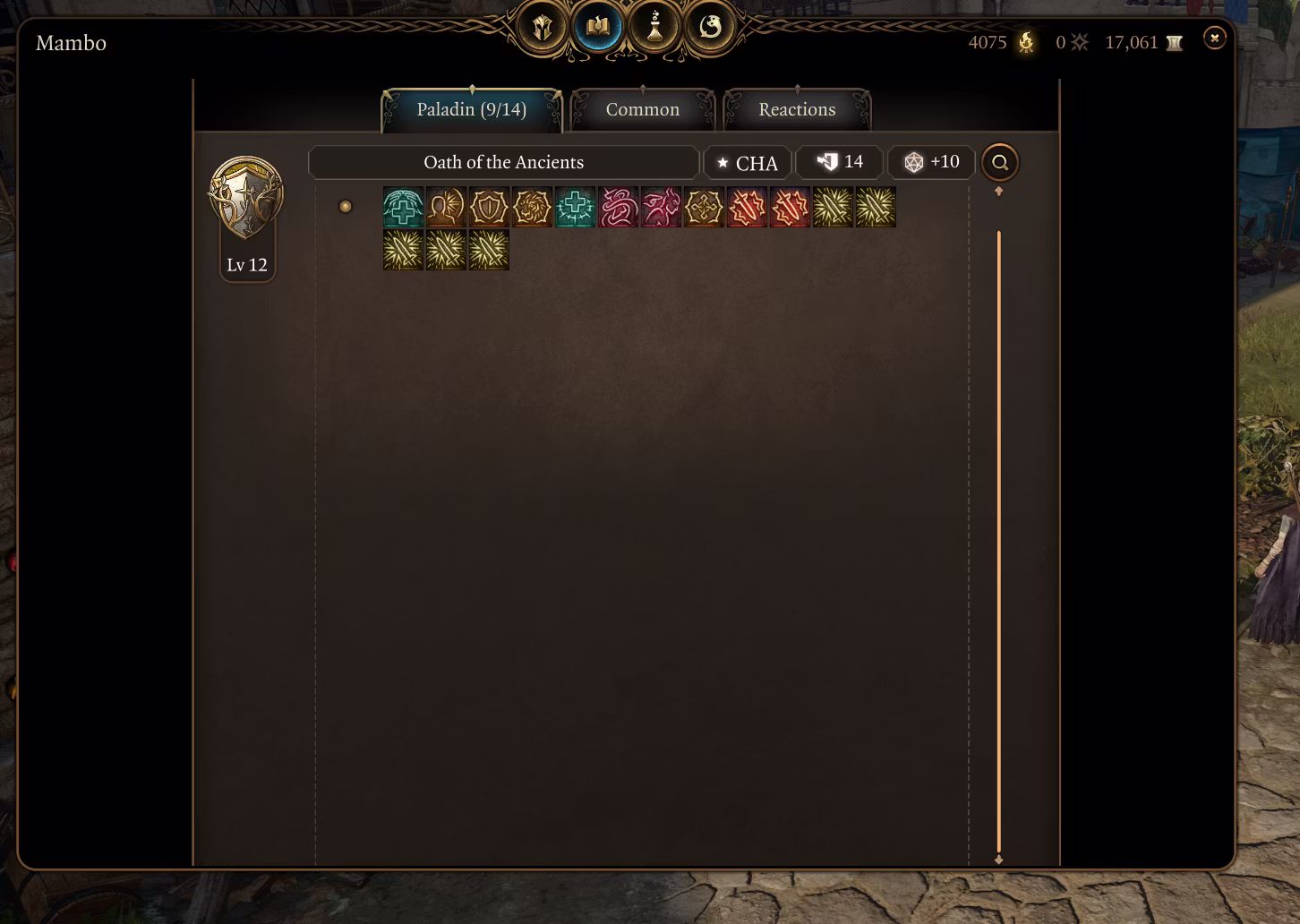Close the spellbook window
Image resolution: width=1300 pixels, height=924 pixels.
tap(1214, 38)
